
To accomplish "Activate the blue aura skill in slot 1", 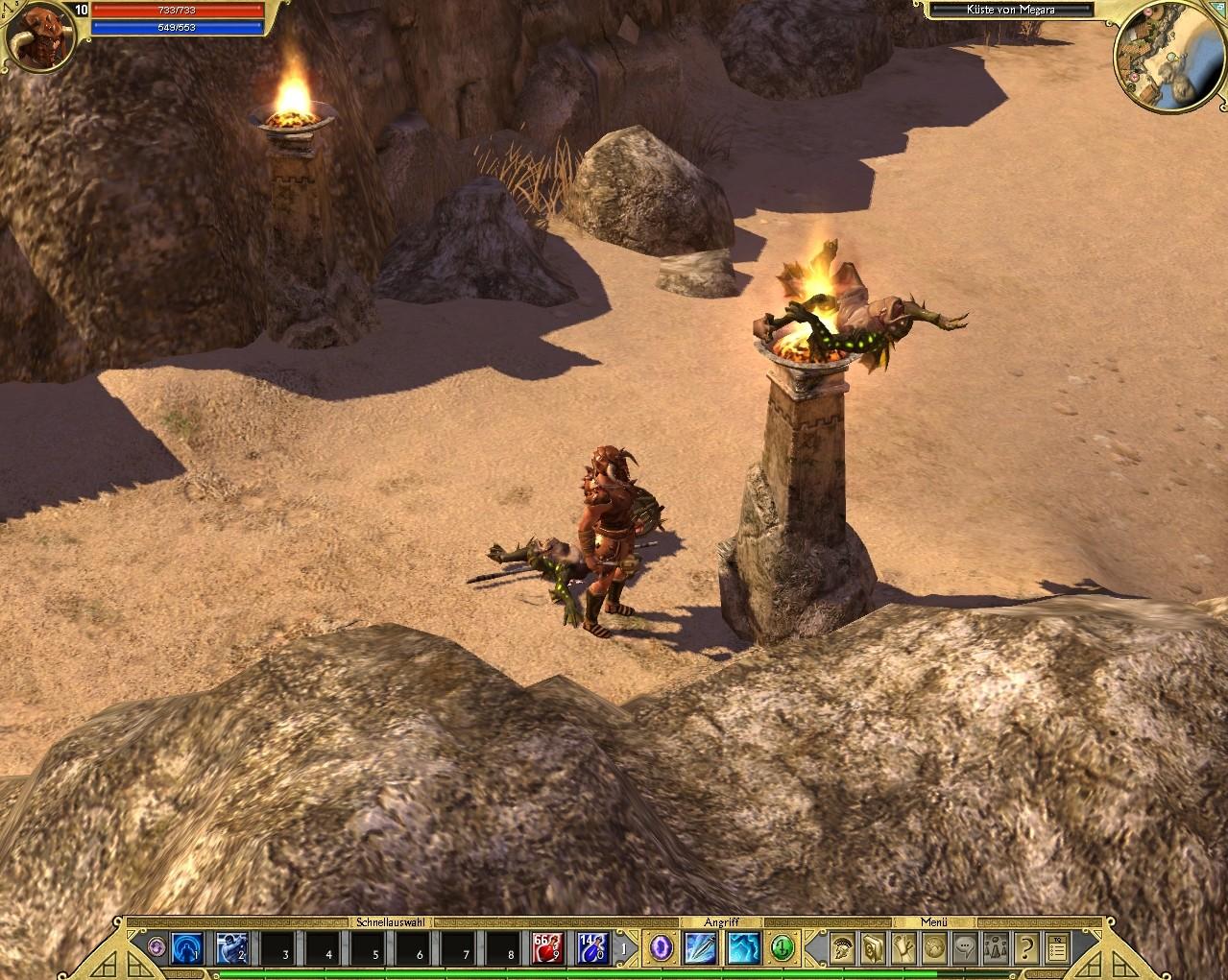I will pyautogui.click(x=187, y=948).
